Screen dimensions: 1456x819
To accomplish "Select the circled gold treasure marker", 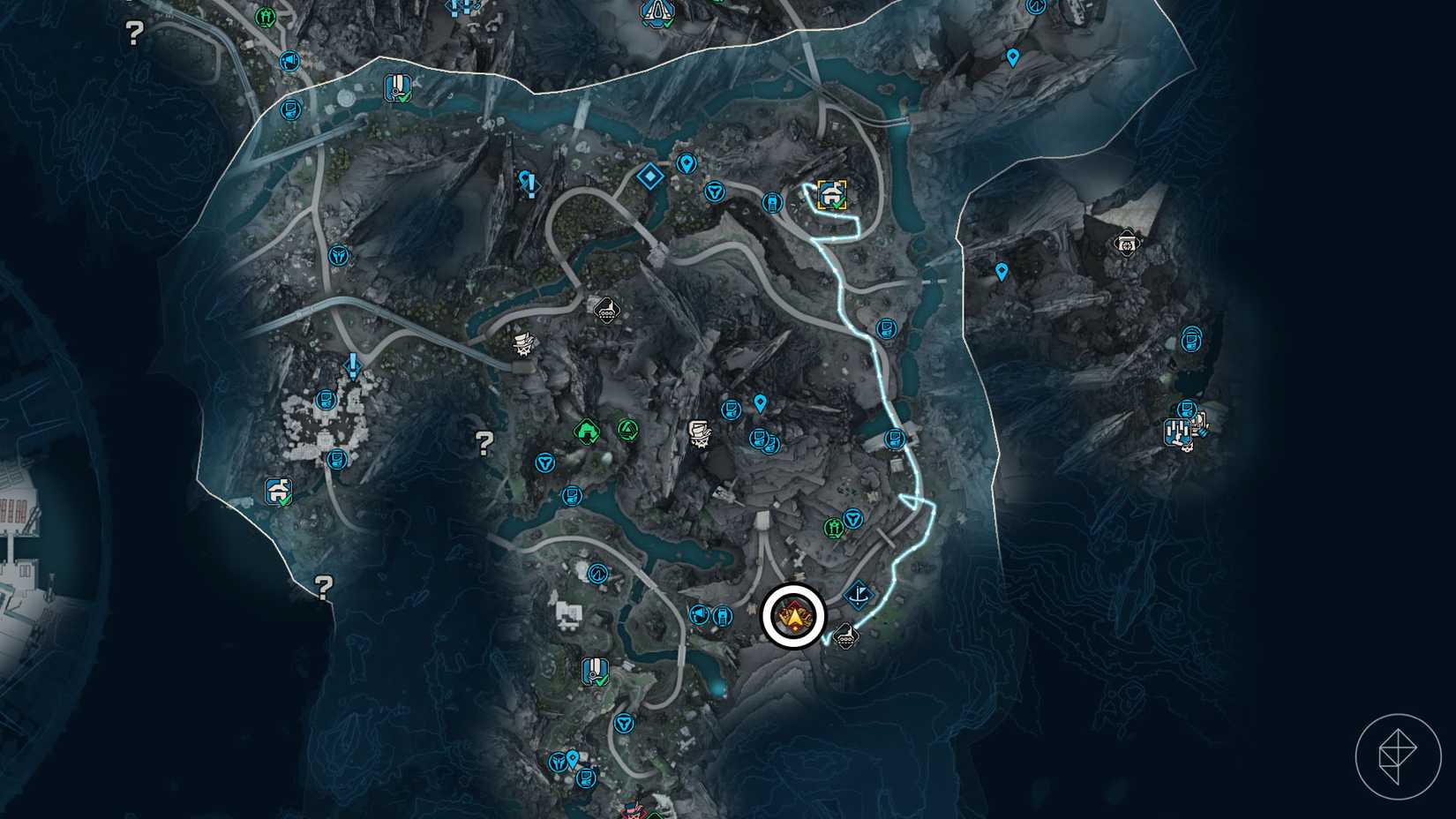I will click(796, 617).
